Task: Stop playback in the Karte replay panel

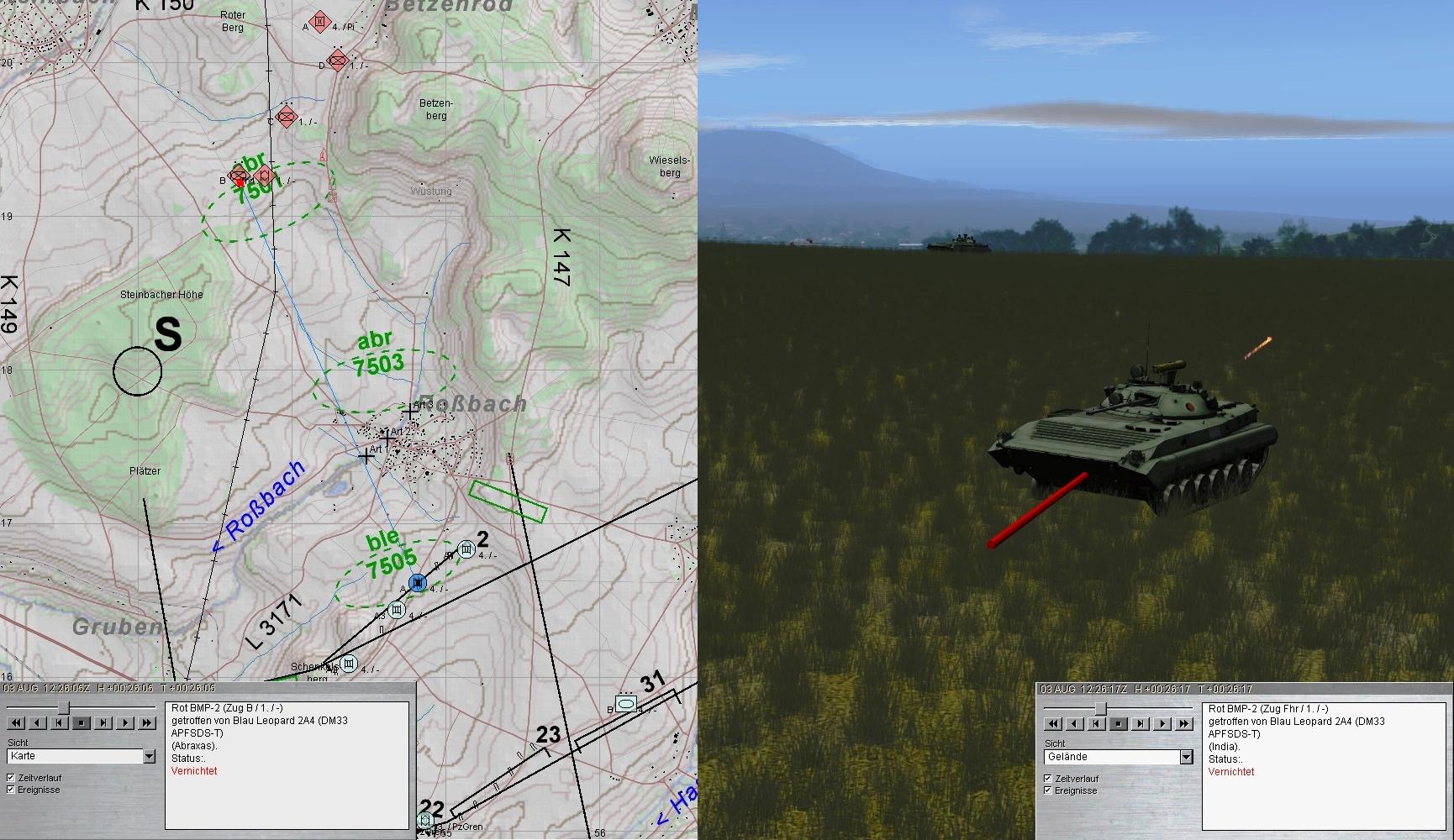Action: point(82,722)
